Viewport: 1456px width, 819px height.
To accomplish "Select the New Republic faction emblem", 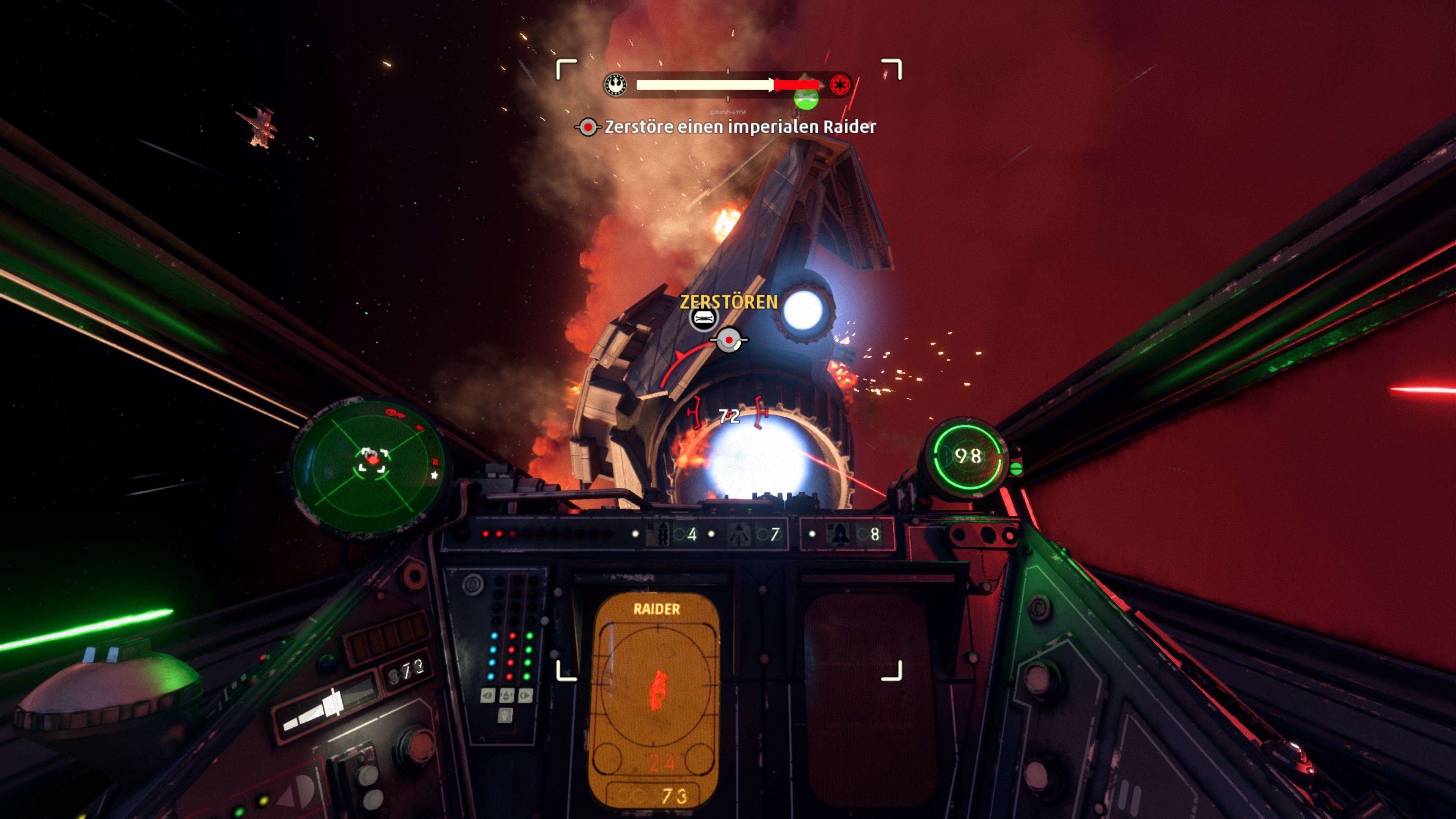I will (615, 85).
